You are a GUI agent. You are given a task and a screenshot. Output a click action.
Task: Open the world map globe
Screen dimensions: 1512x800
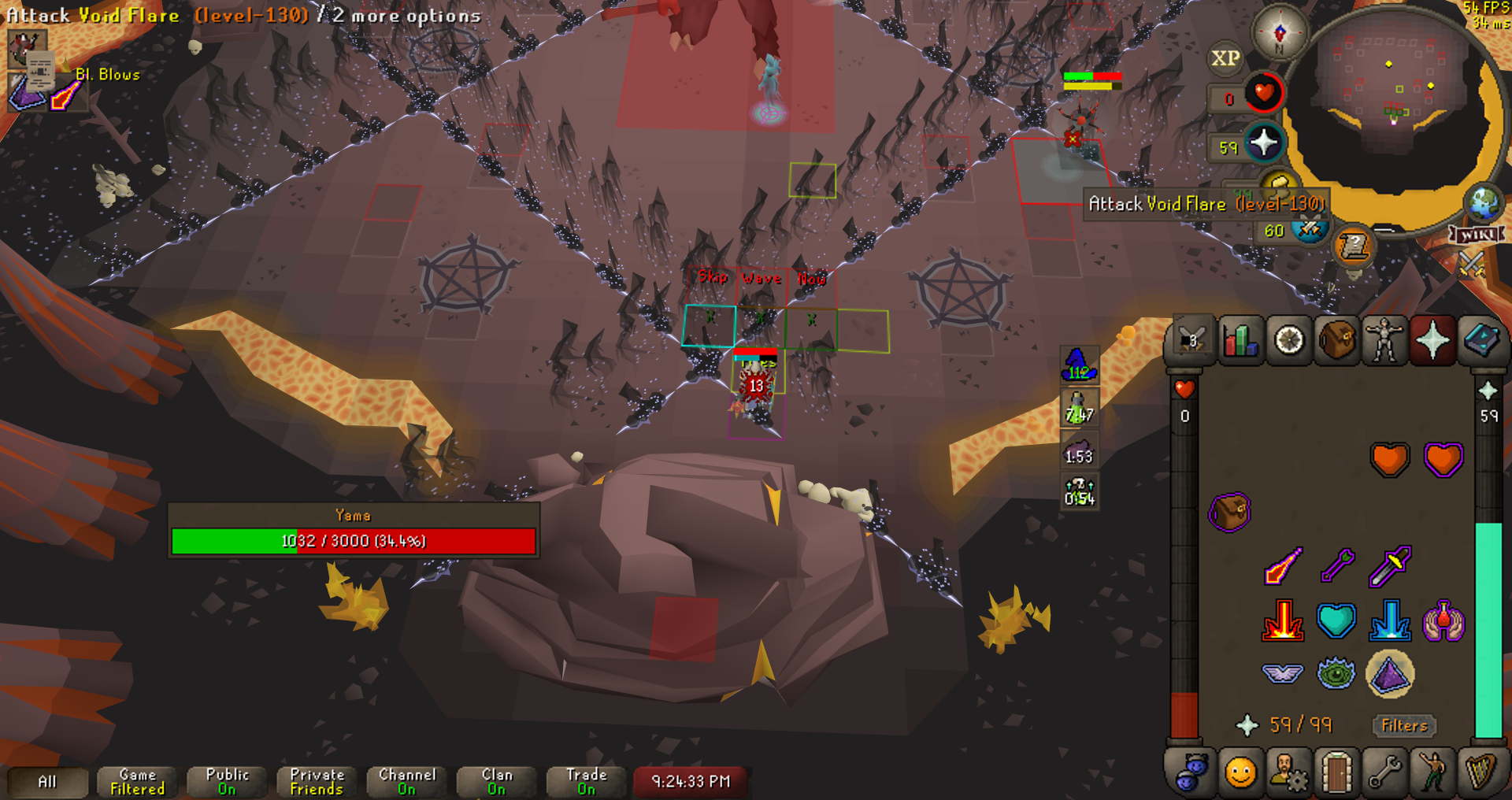[1484, 203]
